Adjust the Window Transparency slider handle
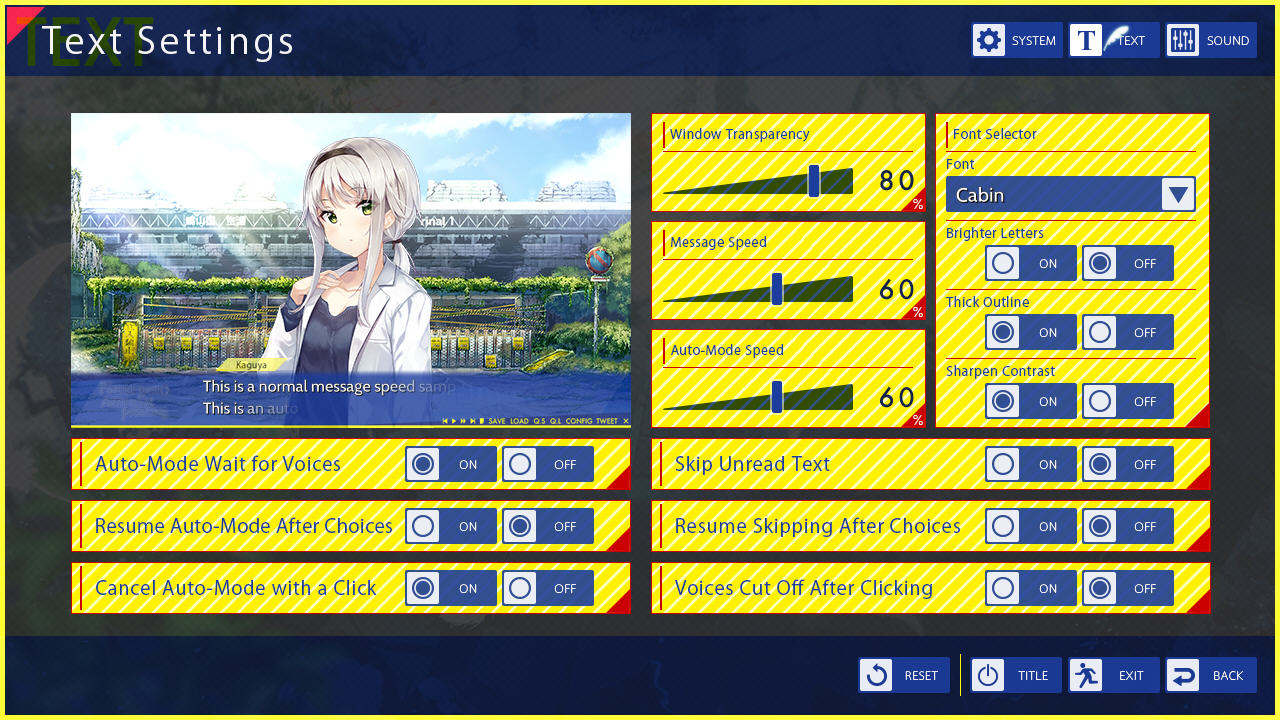The width and height of the screenshot is (1280, 720). (x=815, y=180)
